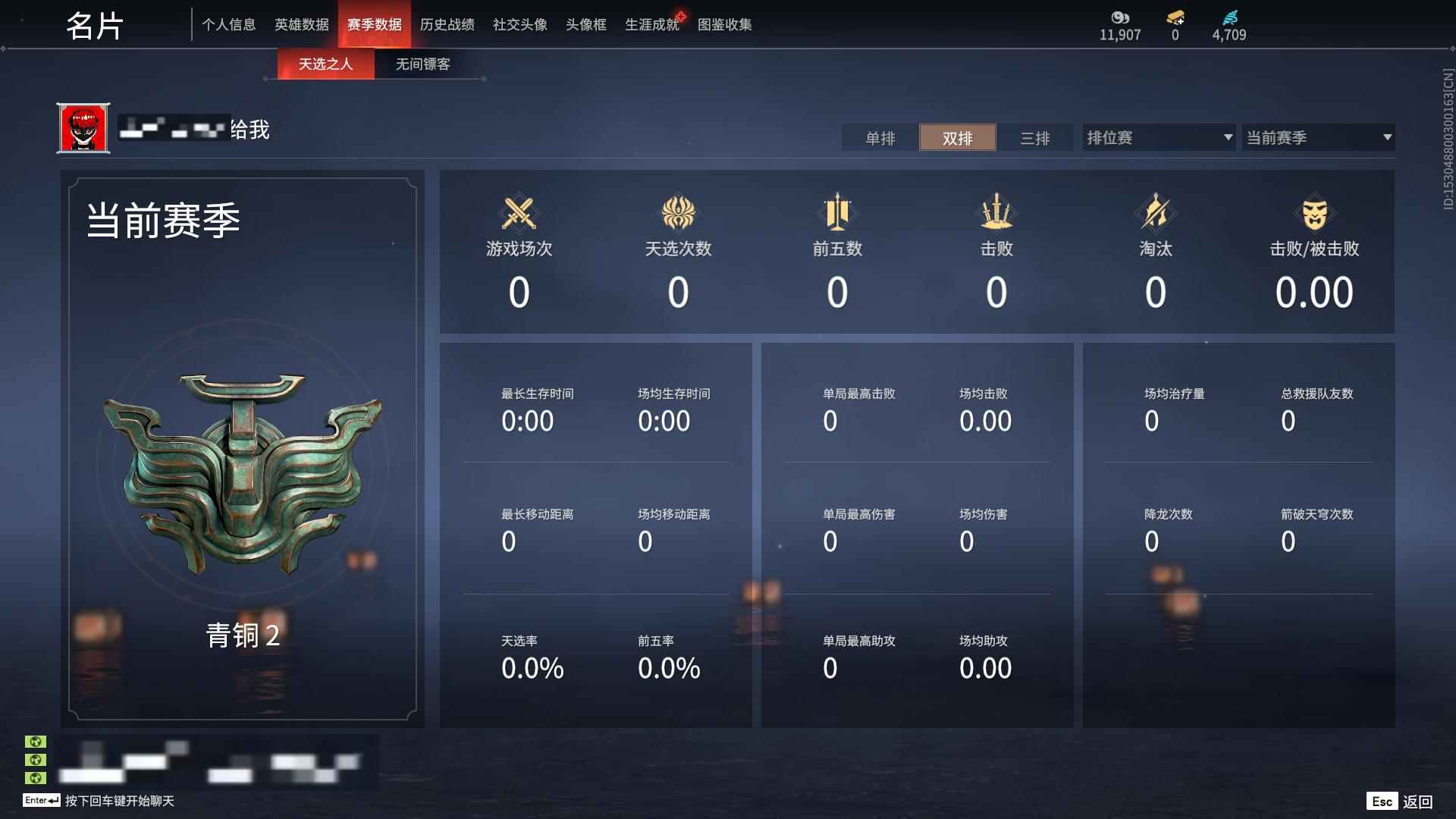
Task: Open the 排位赛 game mode dropdown
Action: click(1158, 137)
